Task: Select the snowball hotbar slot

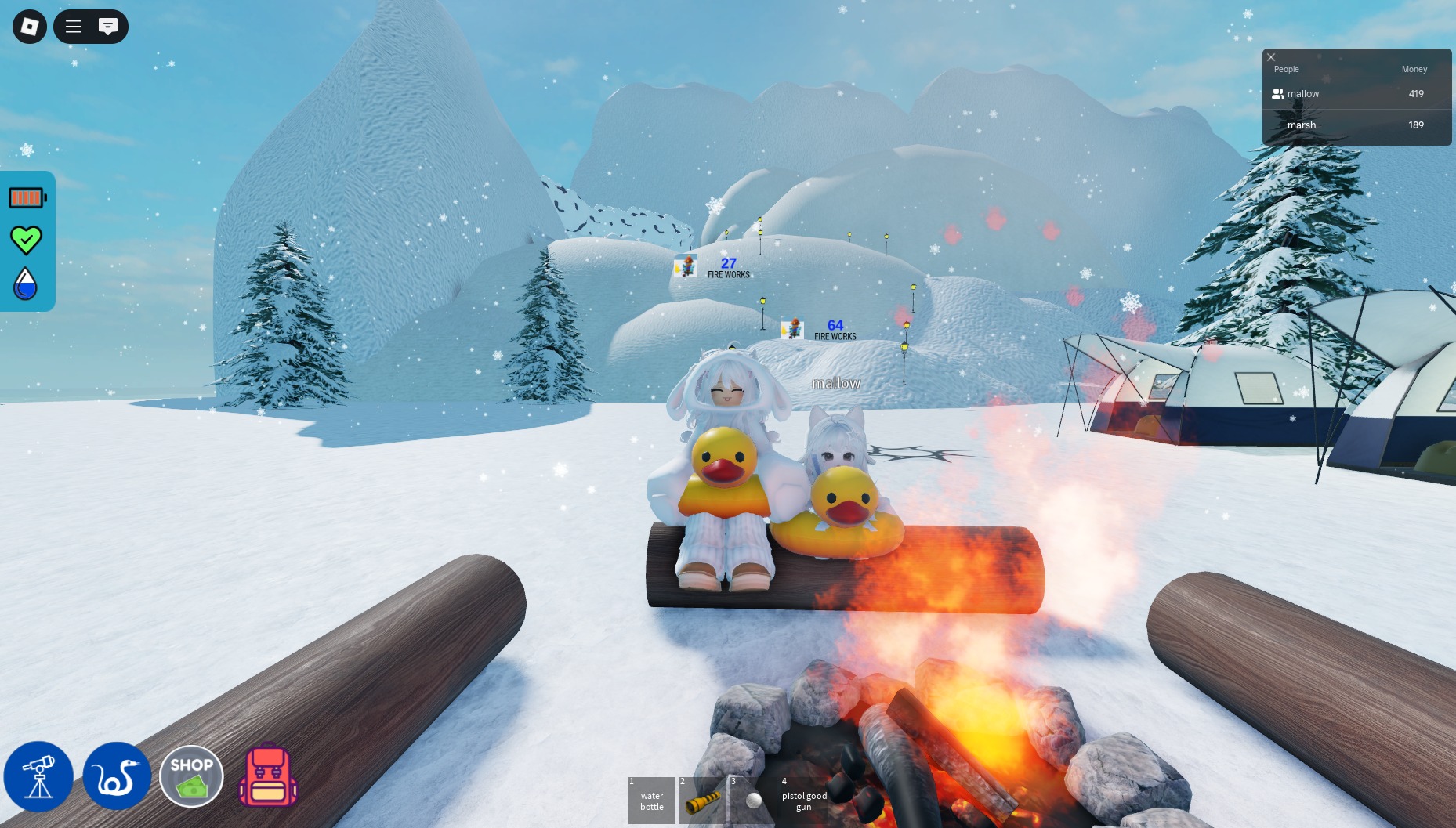Action: click(753, 801)
